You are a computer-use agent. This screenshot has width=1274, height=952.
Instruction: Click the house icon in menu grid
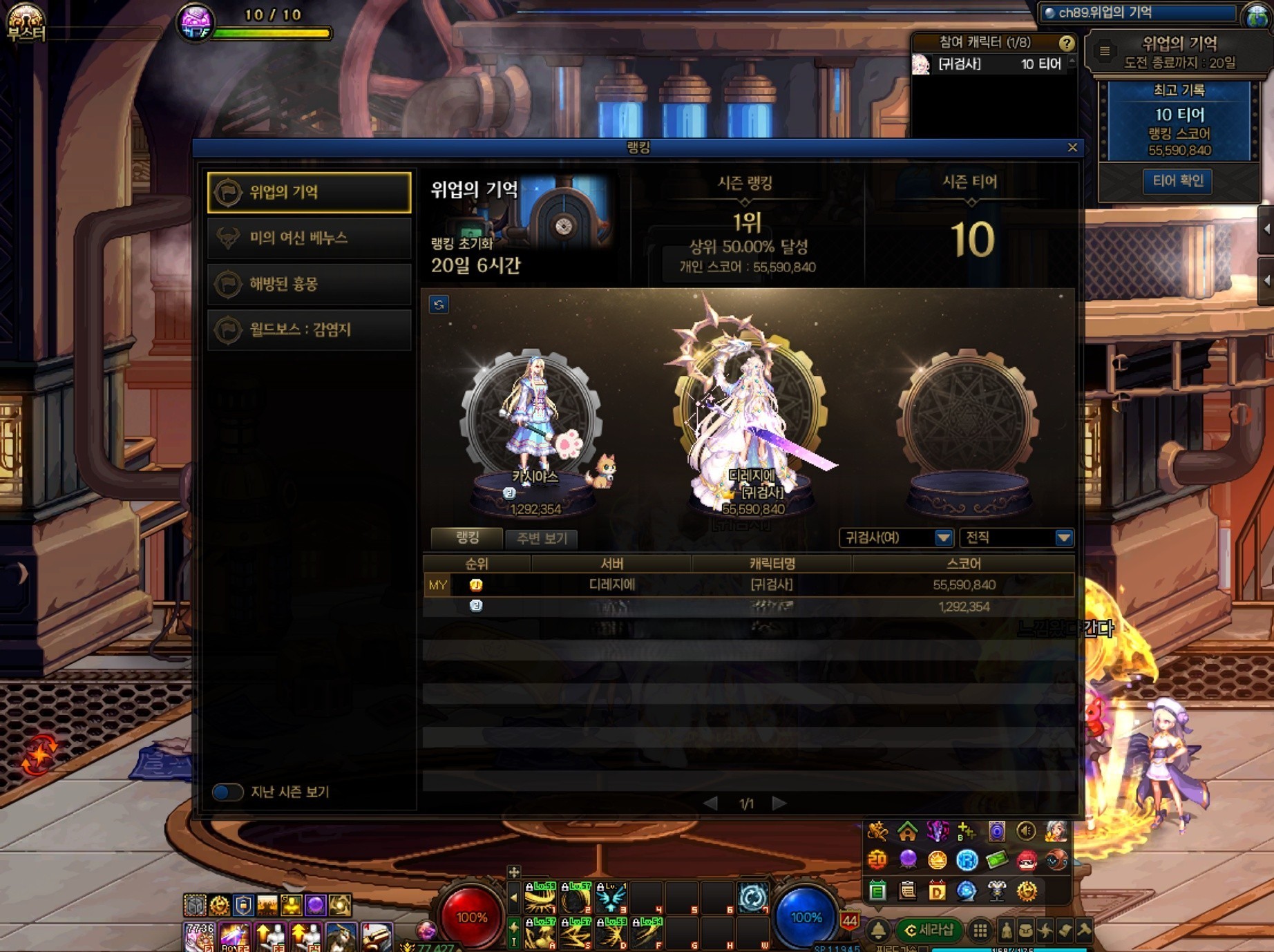coord(907,831)
